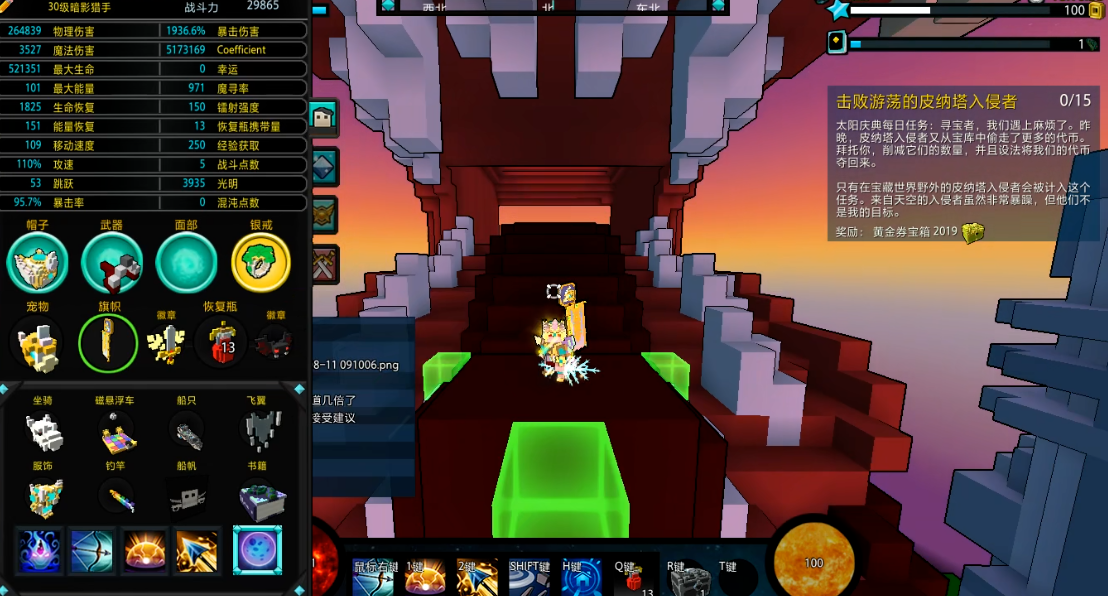Viewport: 1108px width, 596px height.
Task: Switch to the character face side tab
Action: click(325, 119)
